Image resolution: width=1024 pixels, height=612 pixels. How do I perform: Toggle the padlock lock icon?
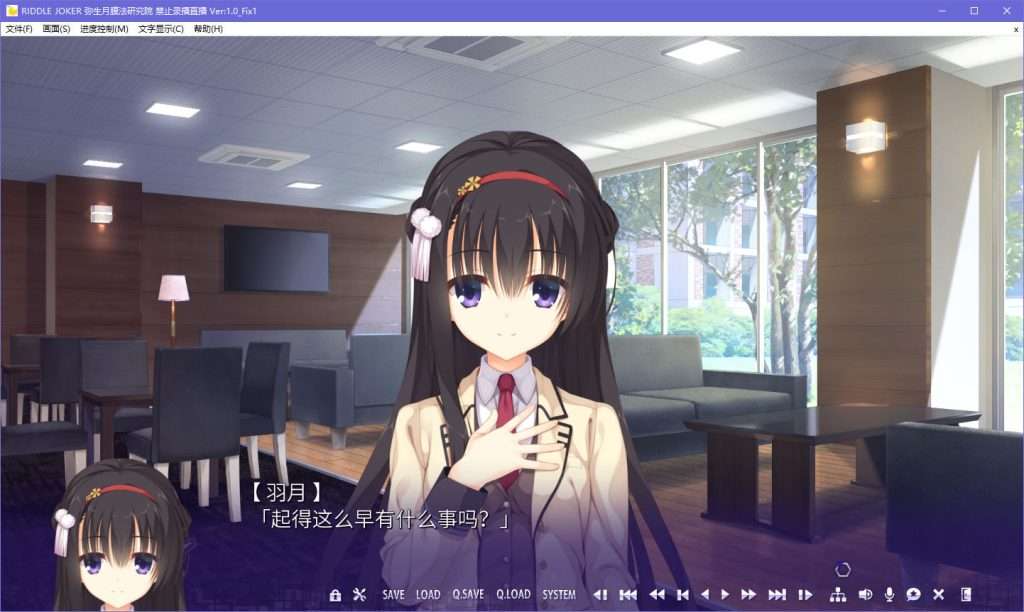point(335,595)
